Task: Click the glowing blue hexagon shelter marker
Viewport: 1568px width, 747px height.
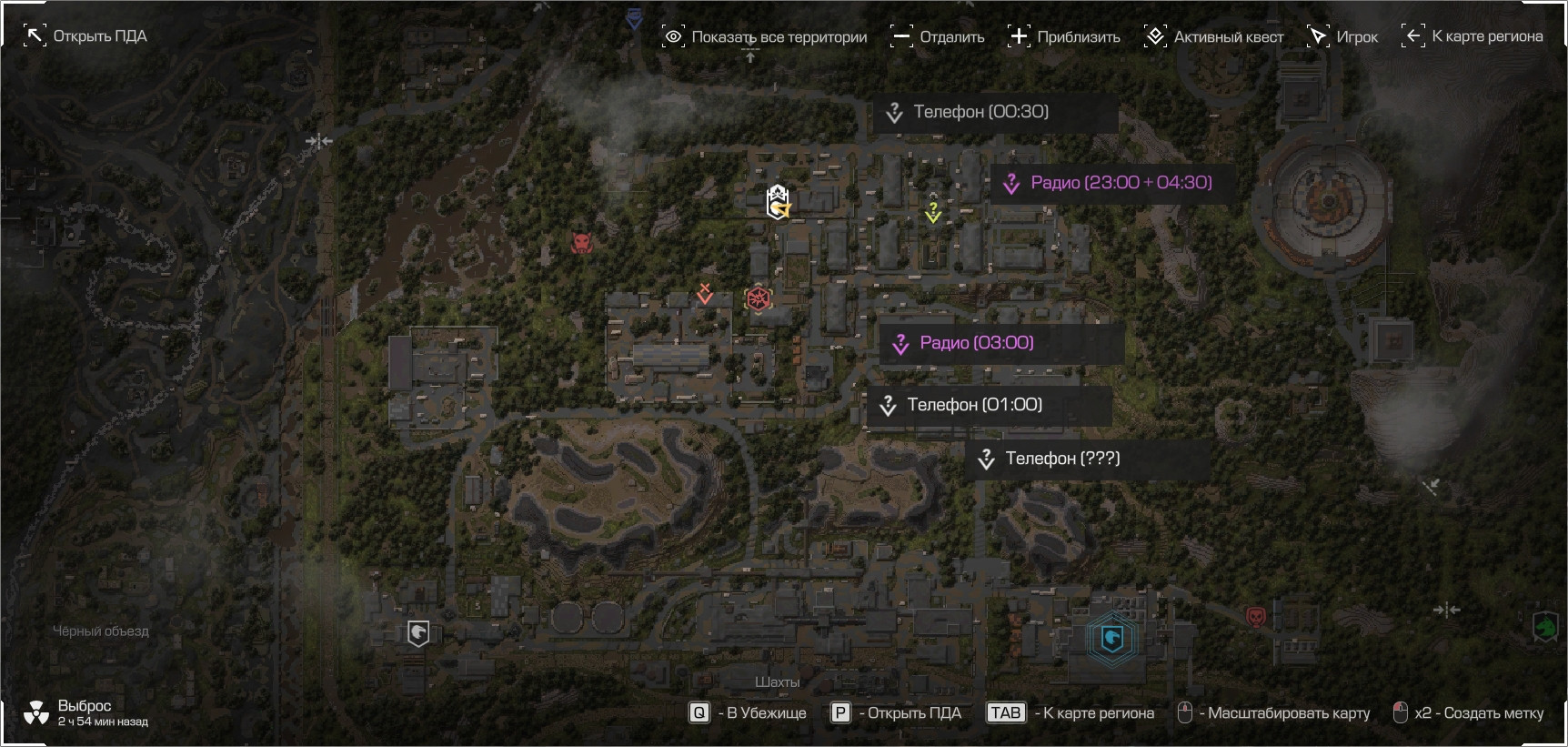Action: click(1112, 638)
